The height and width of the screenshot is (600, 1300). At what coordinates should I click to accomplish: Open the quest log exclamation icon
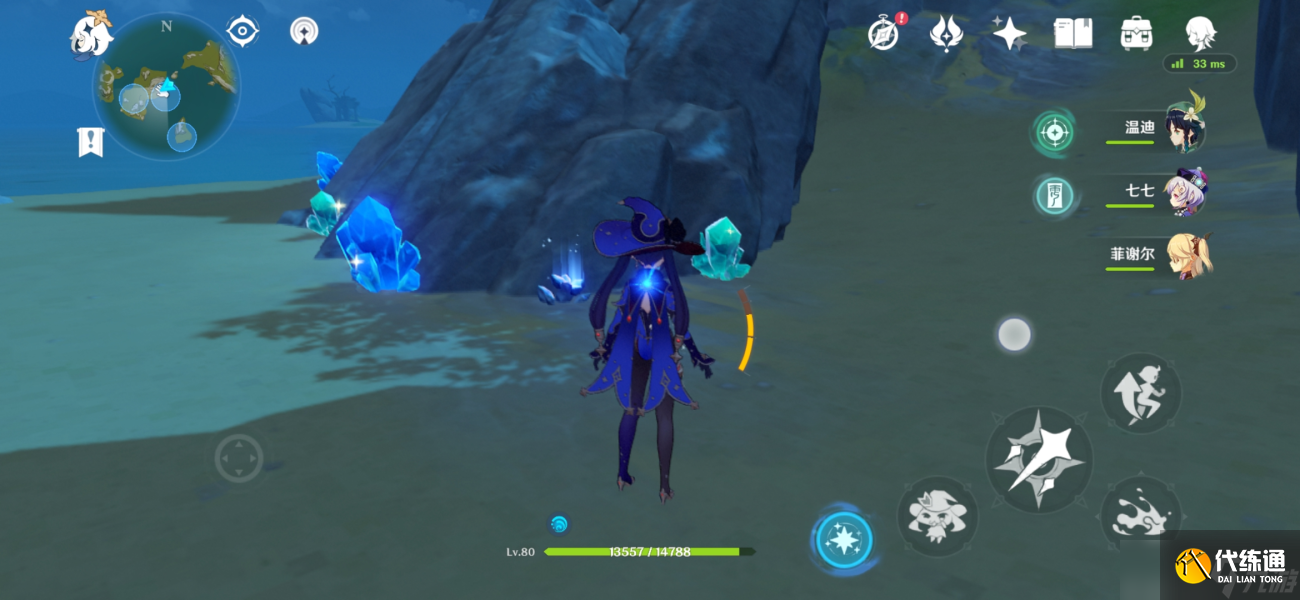(90, 142)
